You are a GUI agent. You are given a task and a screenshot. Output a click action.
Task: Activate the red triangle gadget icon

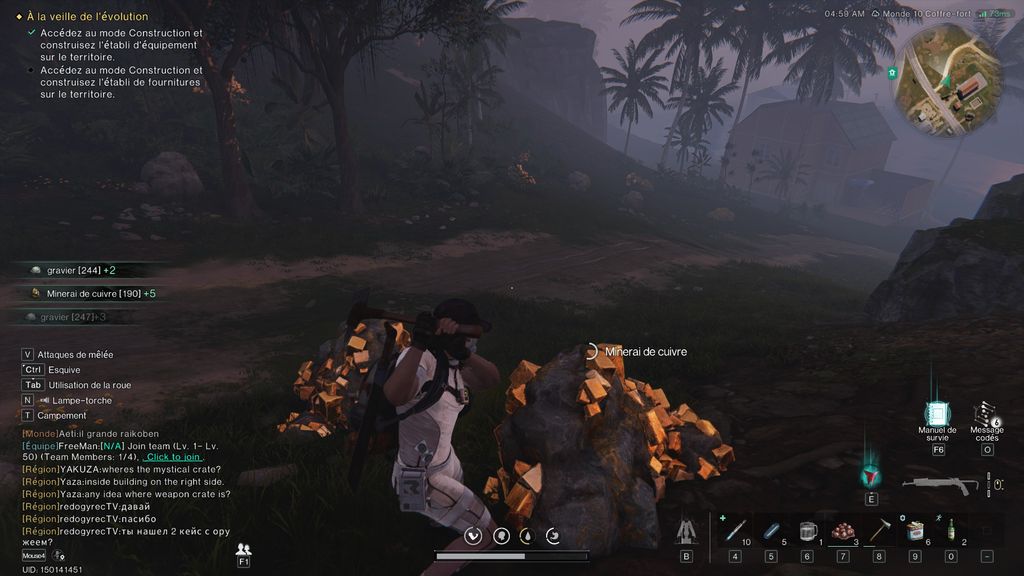(871, 477)
